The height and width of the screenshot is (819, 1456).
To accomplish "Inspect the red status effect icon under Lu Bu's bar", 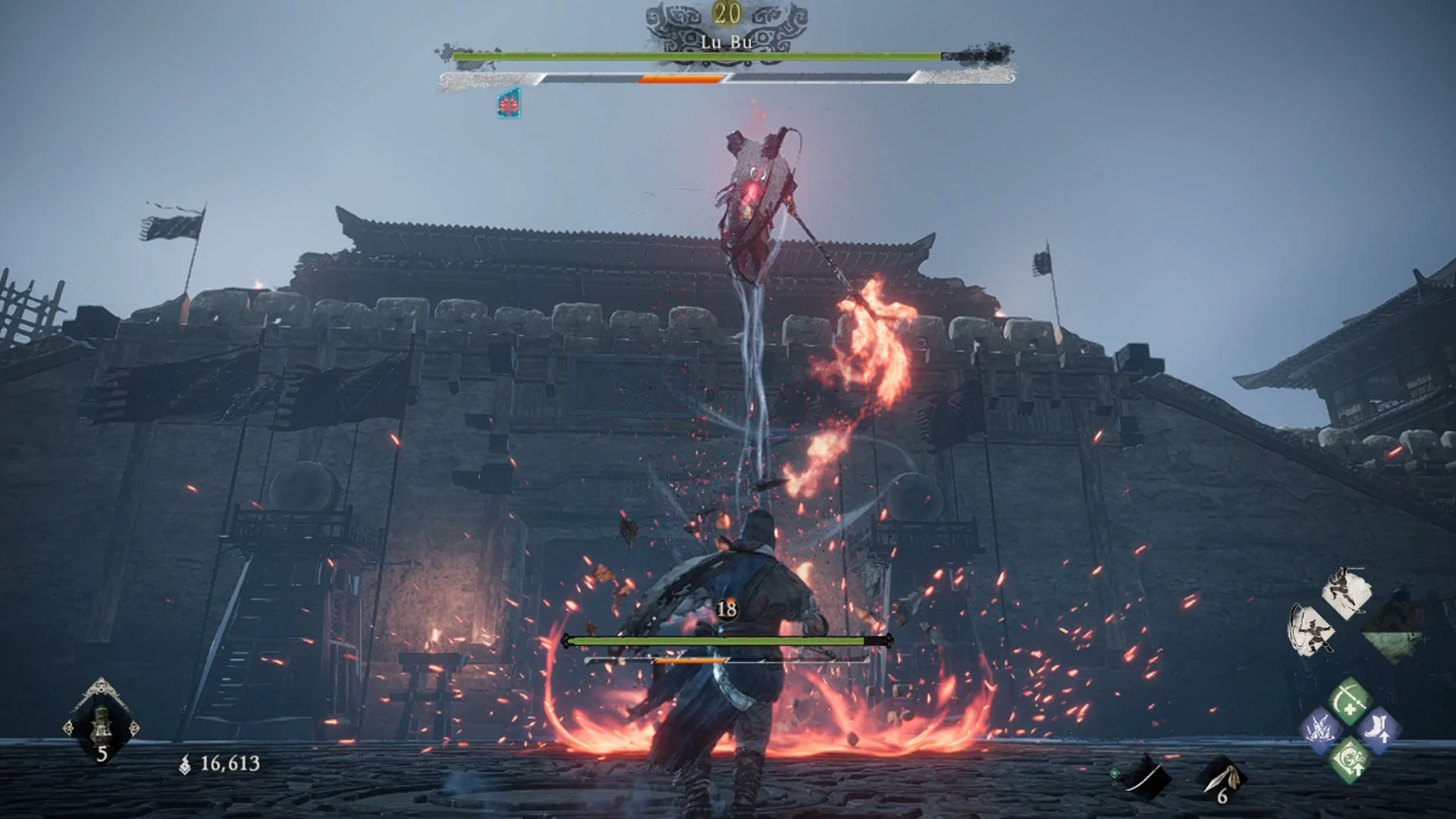I will (x=509, y=104).
